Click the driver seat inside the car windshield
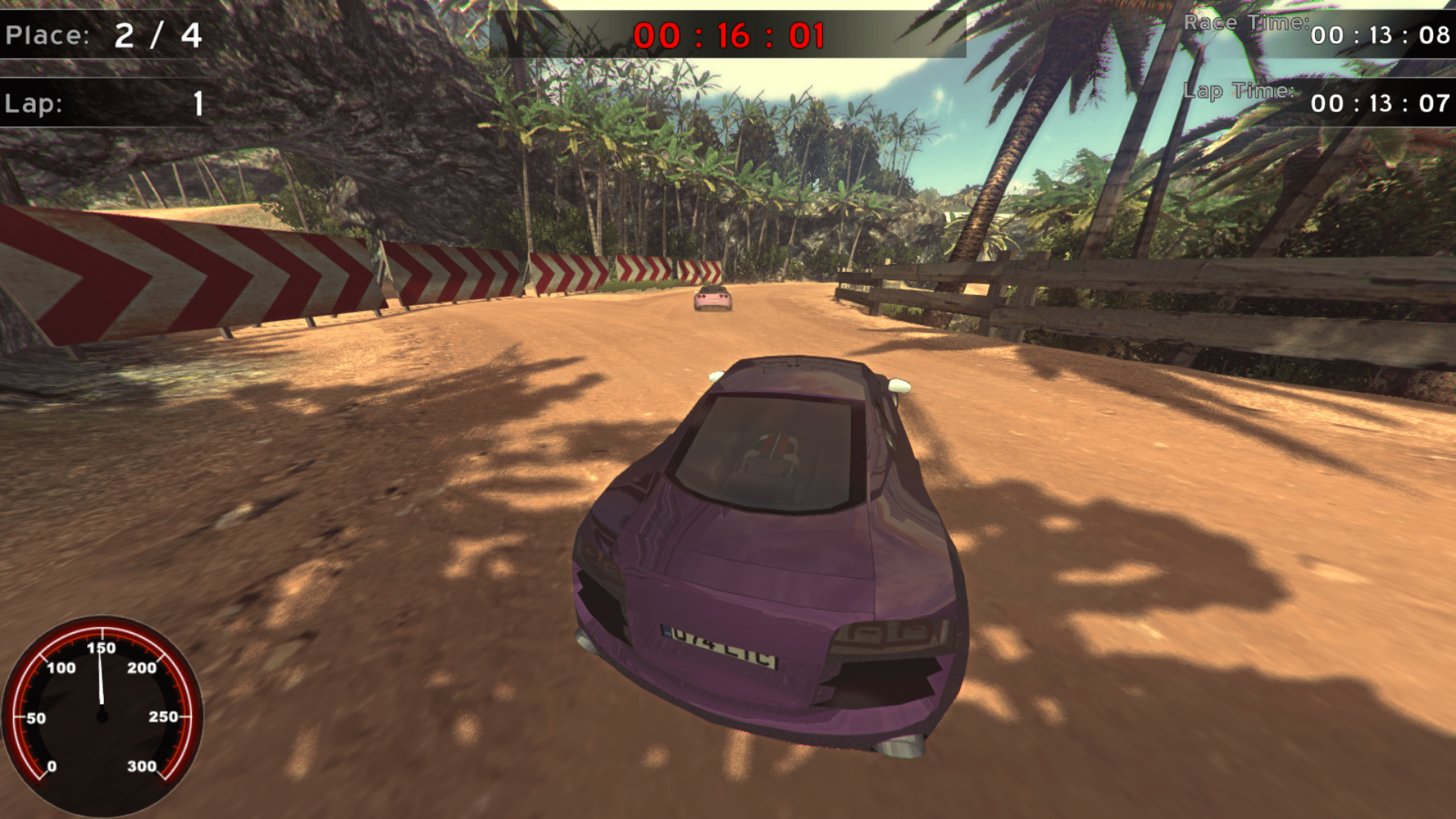1456x819 pixels. (773, 455)
